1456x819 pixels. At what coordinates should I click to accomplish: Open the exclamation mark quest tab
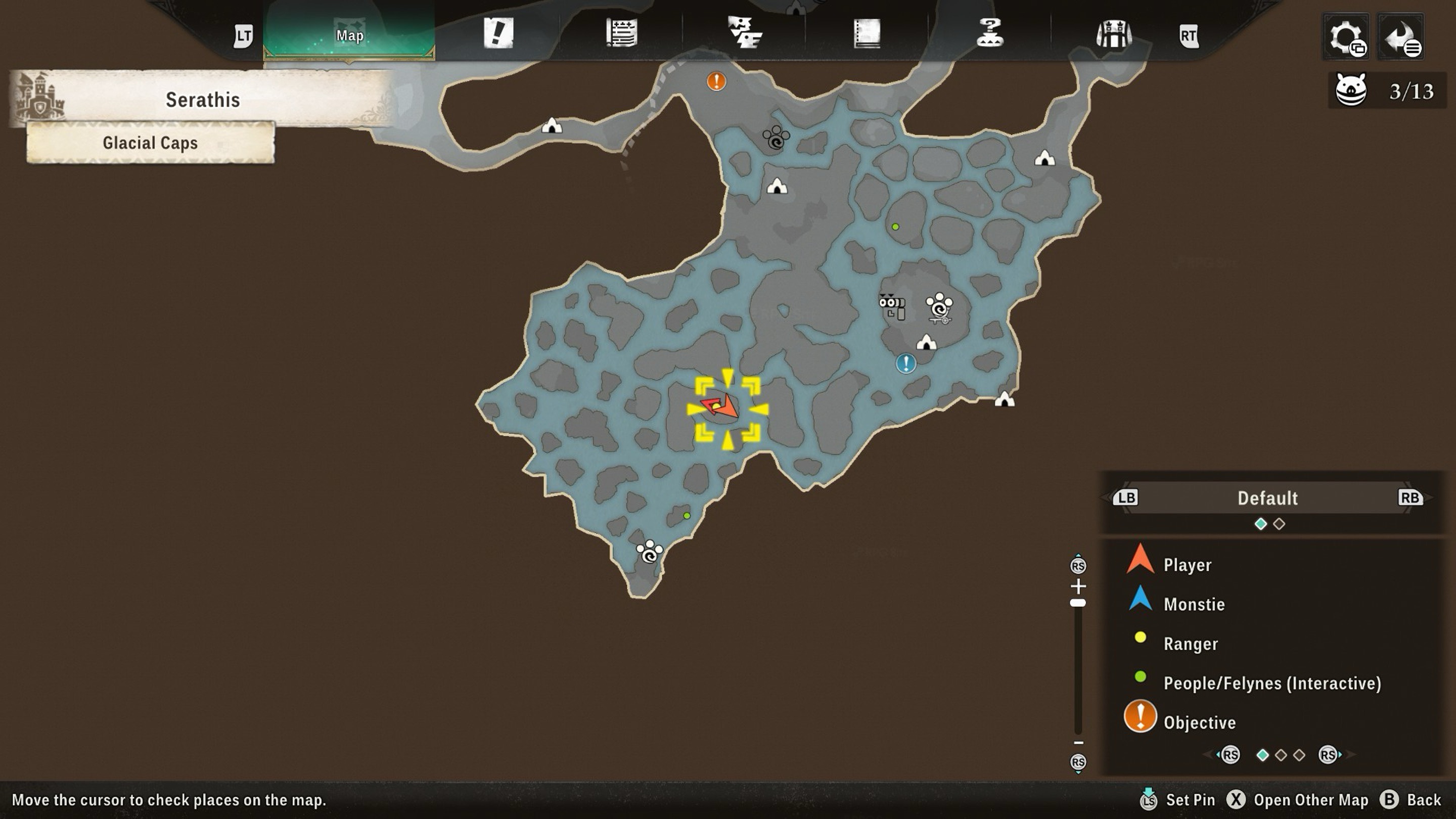[x=498, y=33]
